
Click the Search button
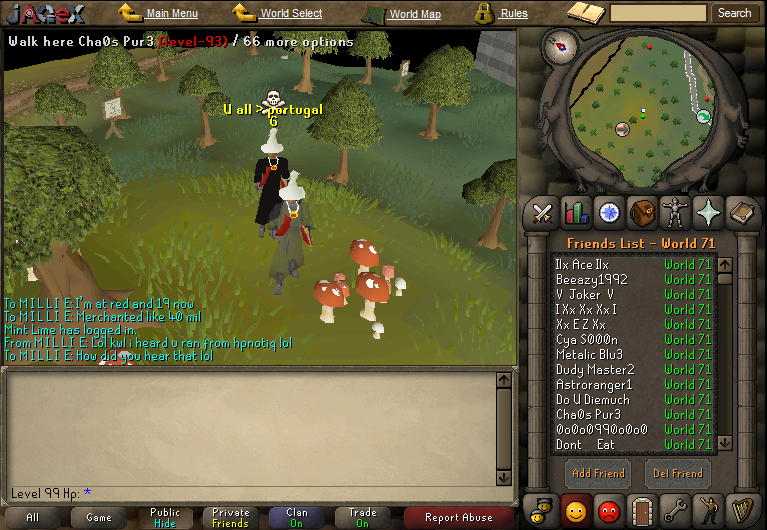click(734, 14)
